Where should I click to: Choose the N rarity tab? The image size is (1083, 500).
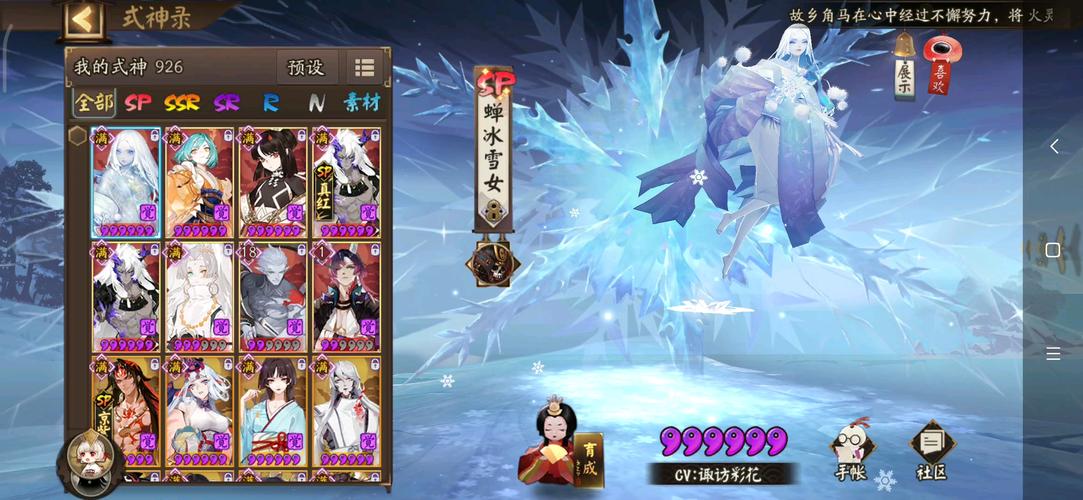point(316,102)
